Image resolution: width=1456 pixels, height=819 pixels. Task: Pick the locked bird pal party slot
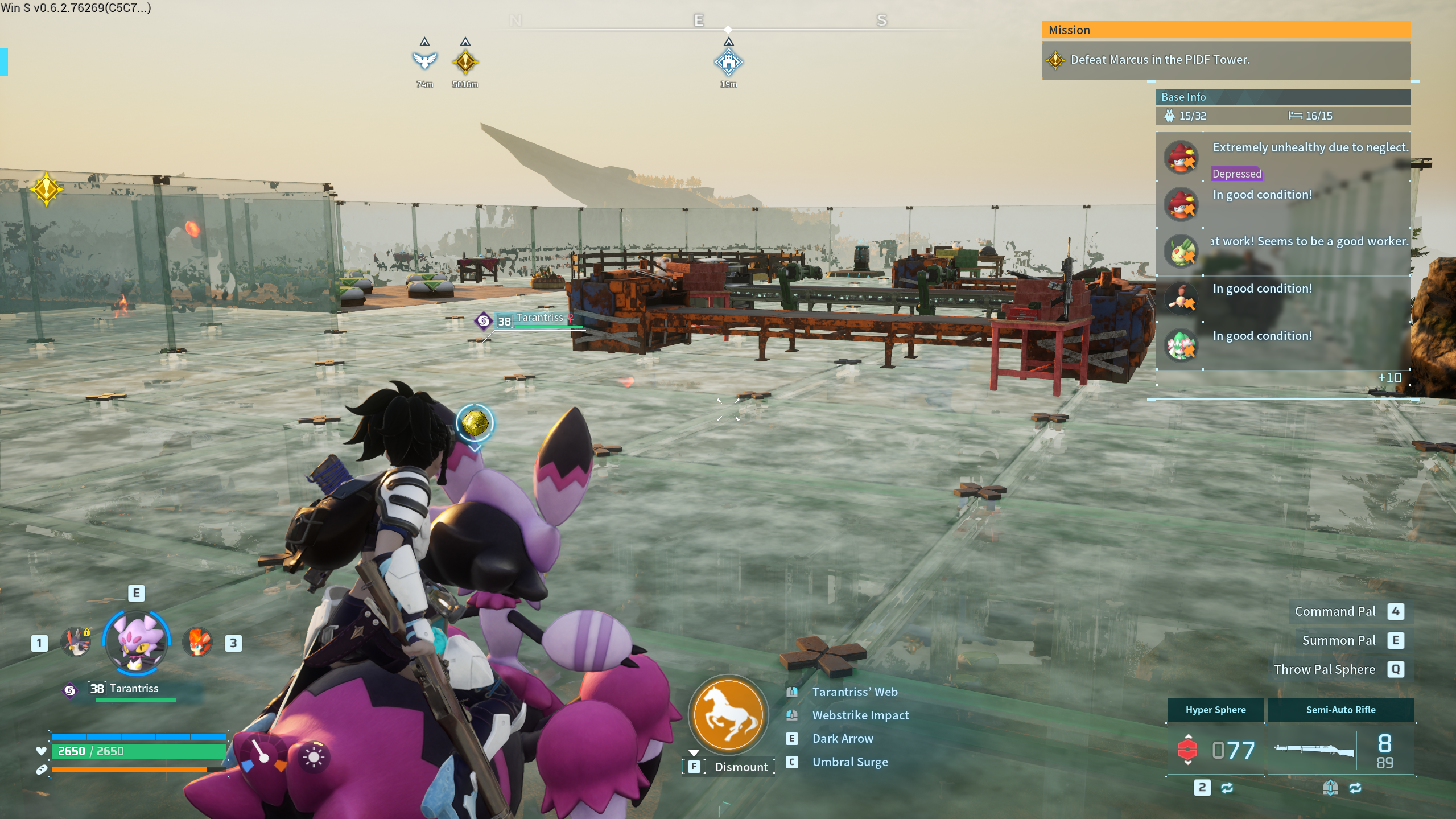point(76,643)
